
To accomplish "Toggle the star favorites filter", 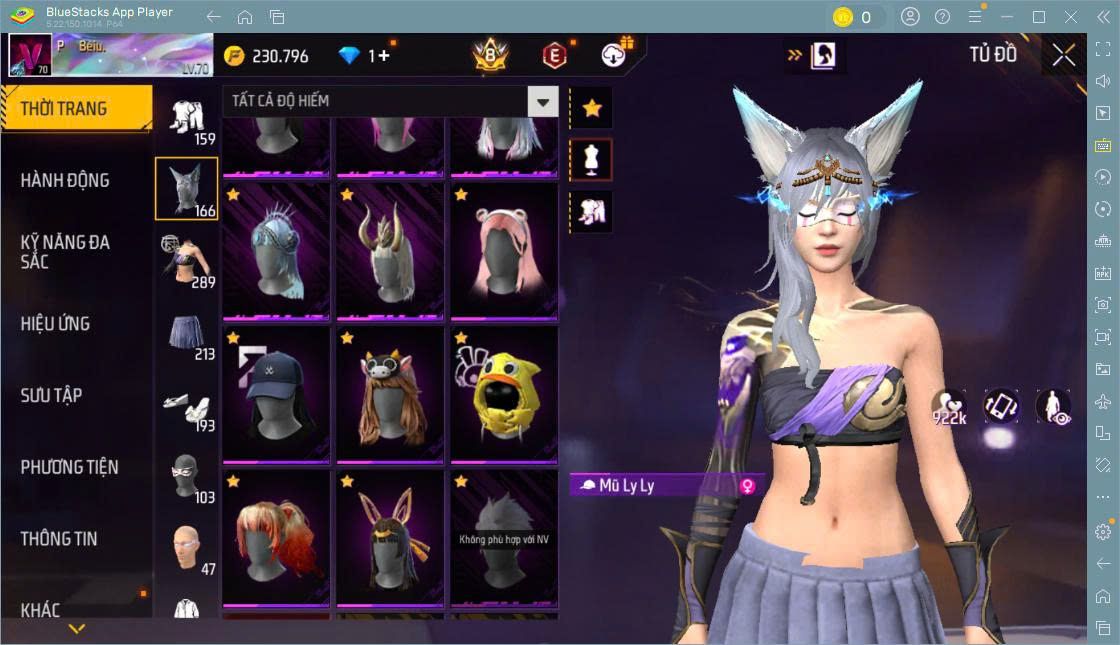I will pos(592,108).
